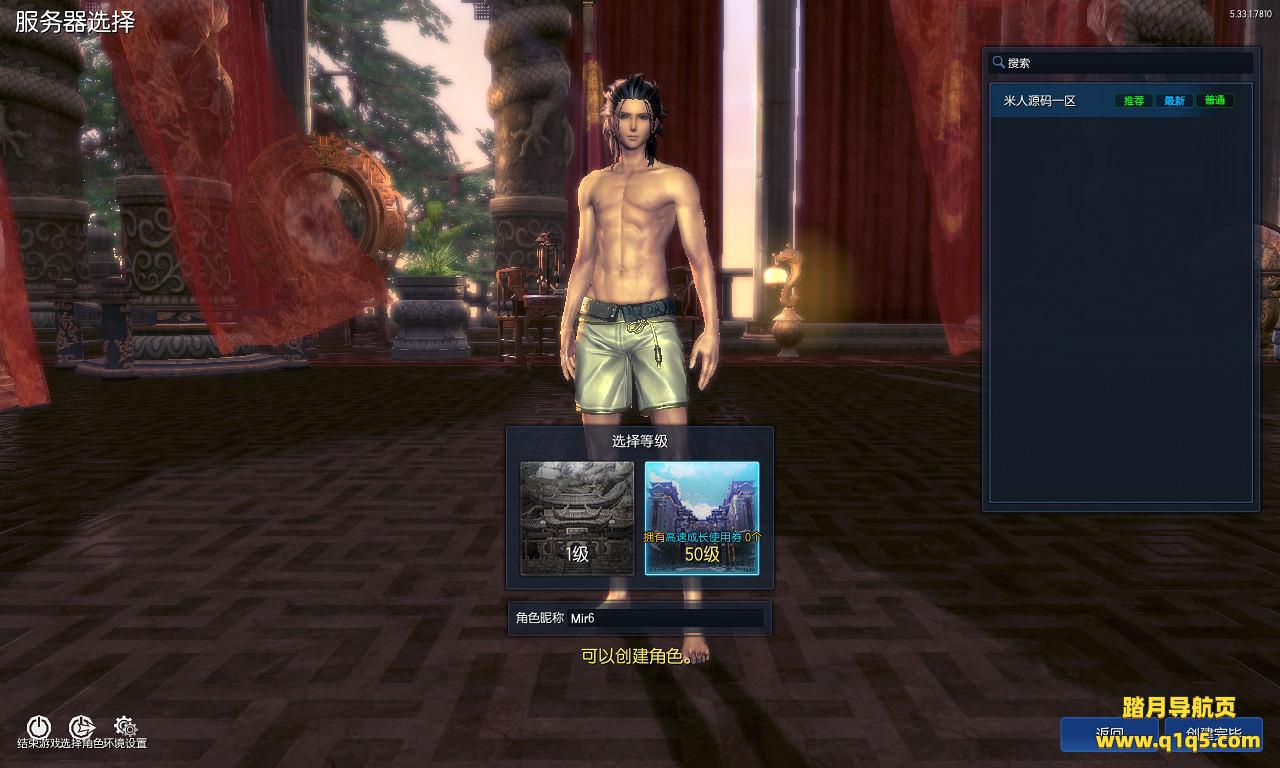This screenshot has width=1280, height=768.
Task: Choose the level 1 start tile
Action: (577, 518)
